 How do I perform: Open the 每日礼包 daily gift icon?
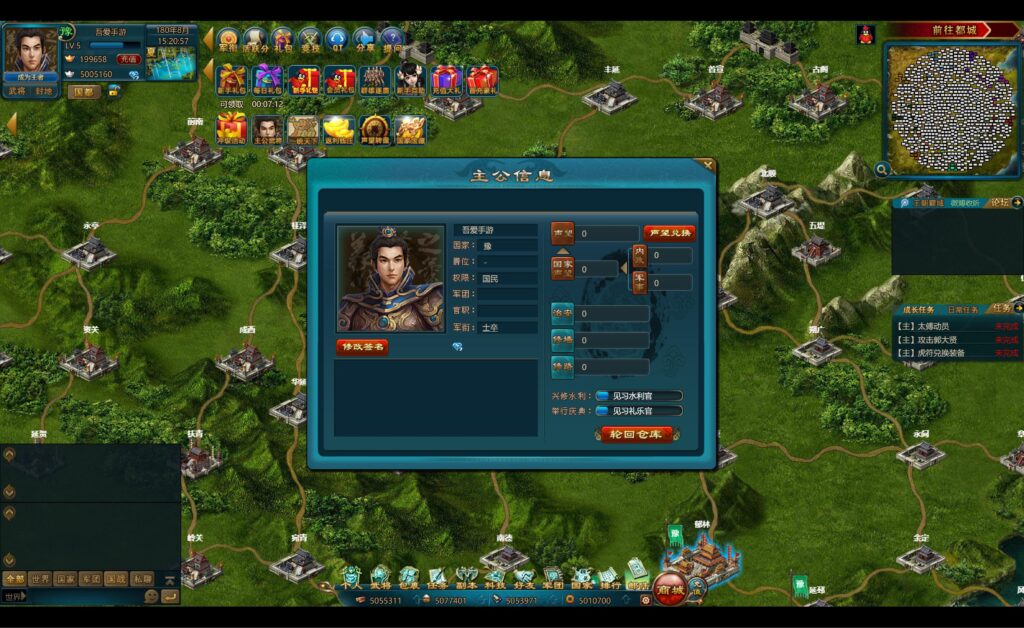pyautogui.click(x=268, y=80)
